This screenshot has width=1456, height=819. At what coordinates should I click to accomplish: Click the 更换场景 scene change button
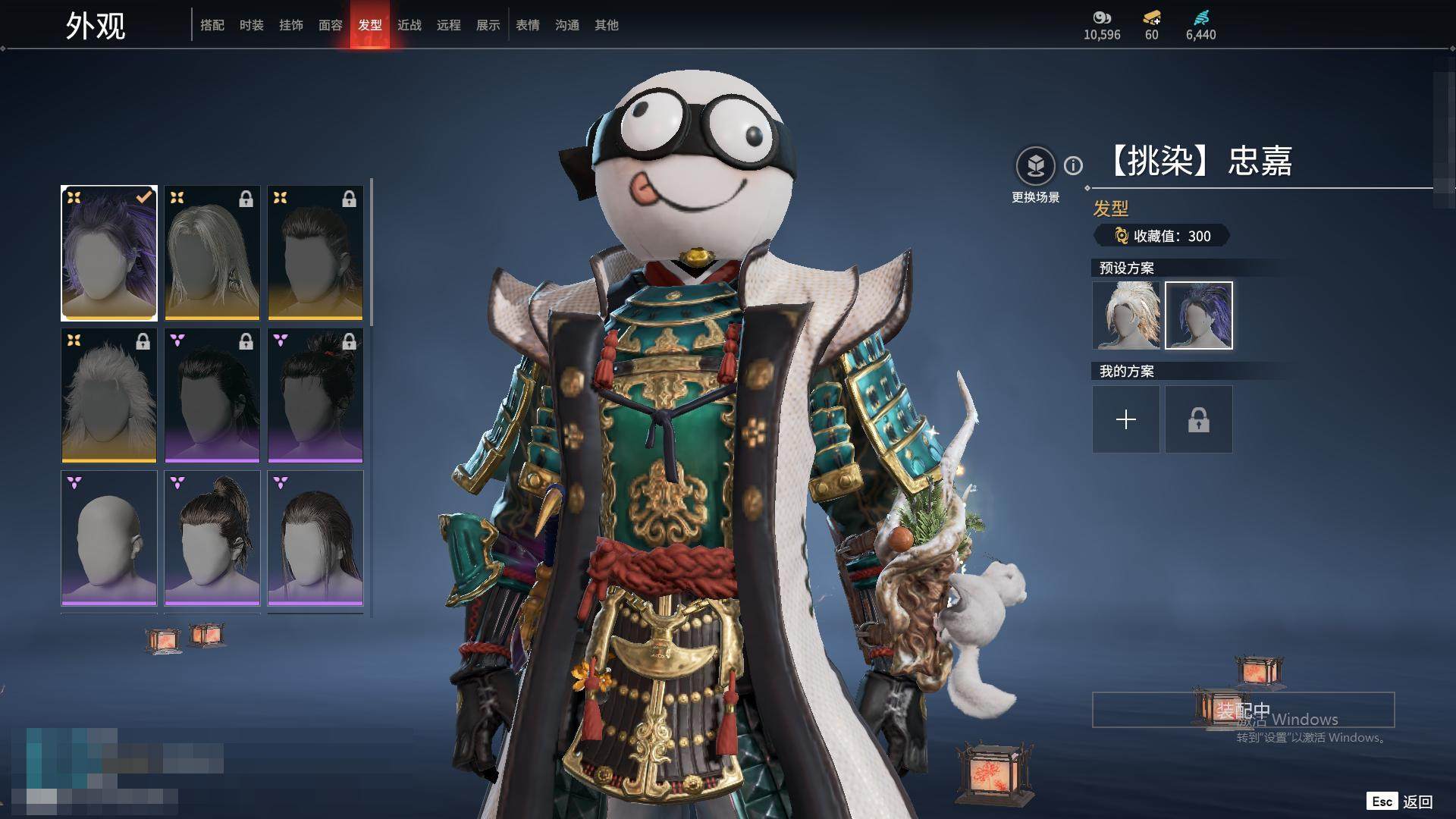point(1035,166)
